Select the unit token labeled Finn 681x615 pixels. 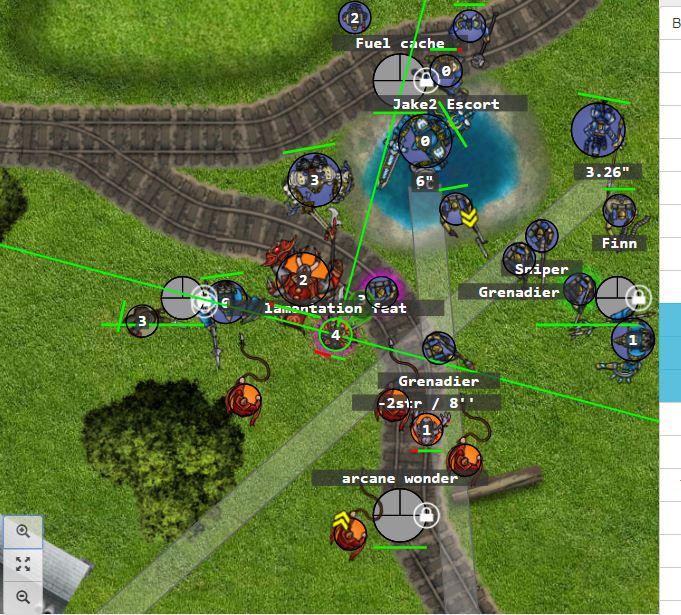[619, 211]
